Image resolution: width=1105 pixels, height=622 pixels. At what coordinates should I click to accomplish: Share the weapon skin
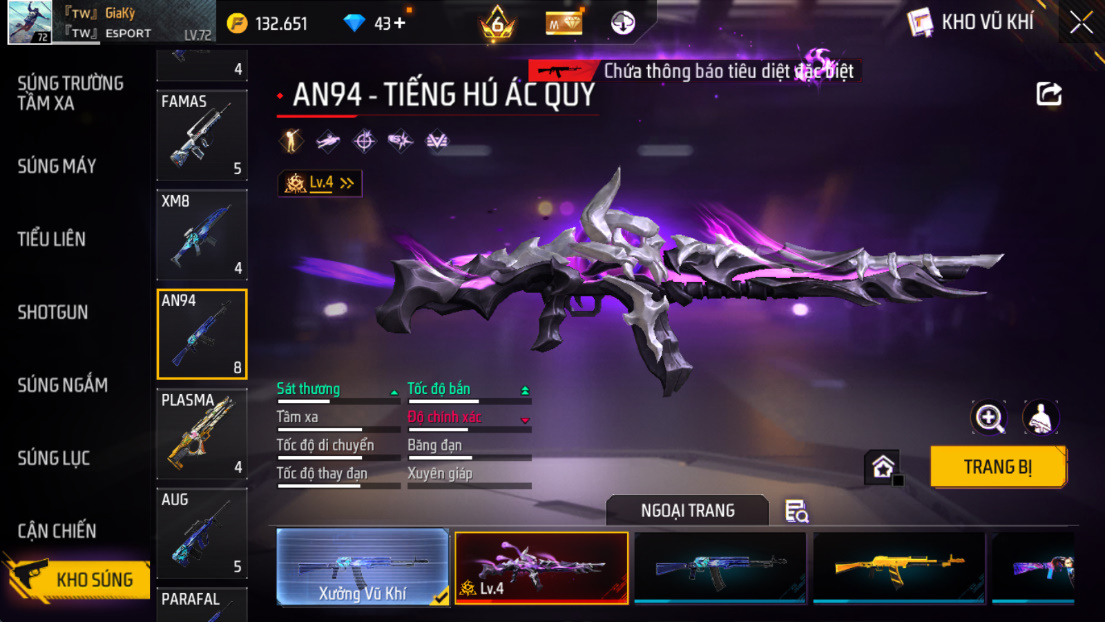tap(1048, 94)
